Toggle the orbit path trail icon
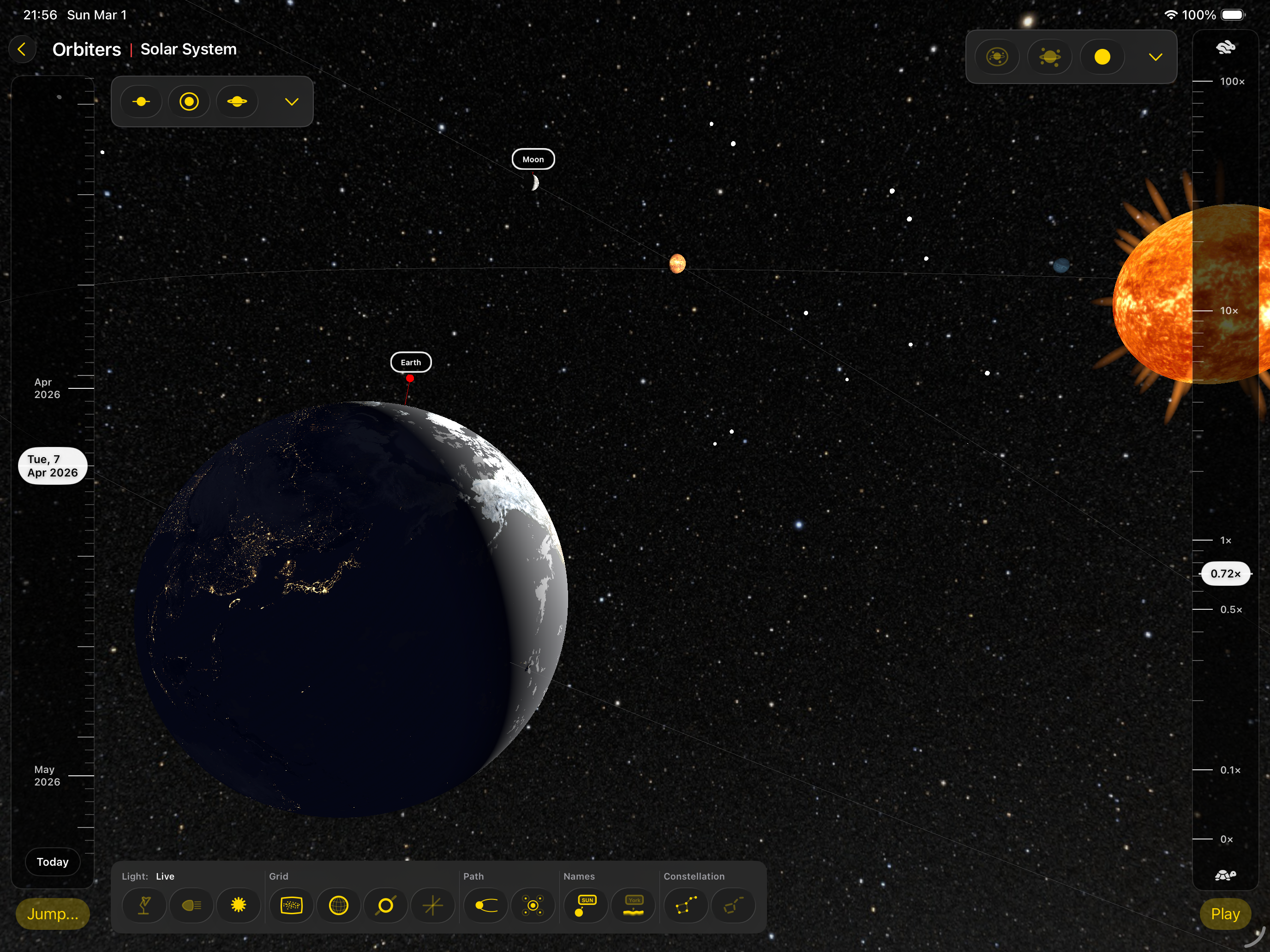This screenshot has height=952, width=1270. coord(486,905)
